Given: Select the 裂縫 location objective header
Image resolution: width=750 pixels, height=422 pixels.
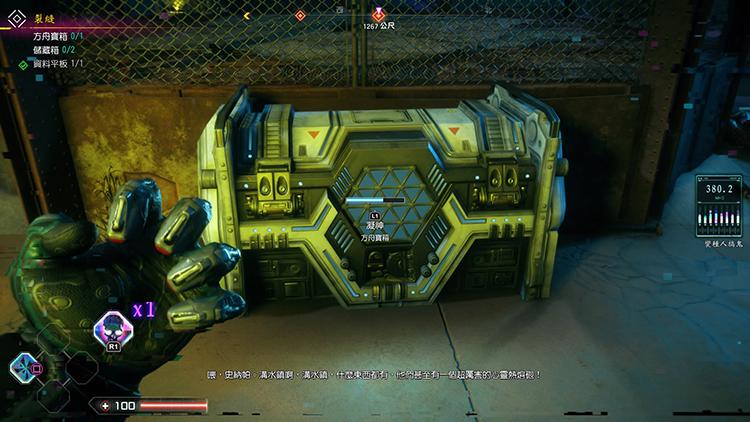Looking at the screenshot, I should [44, 18].
